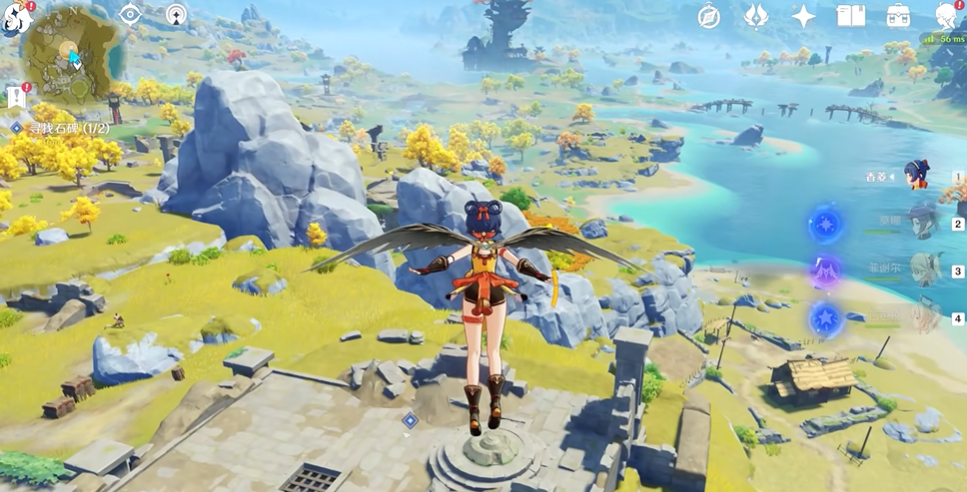Open the Paimon menu
Viewport: 967px width, 492px height.
coord(14,16)
